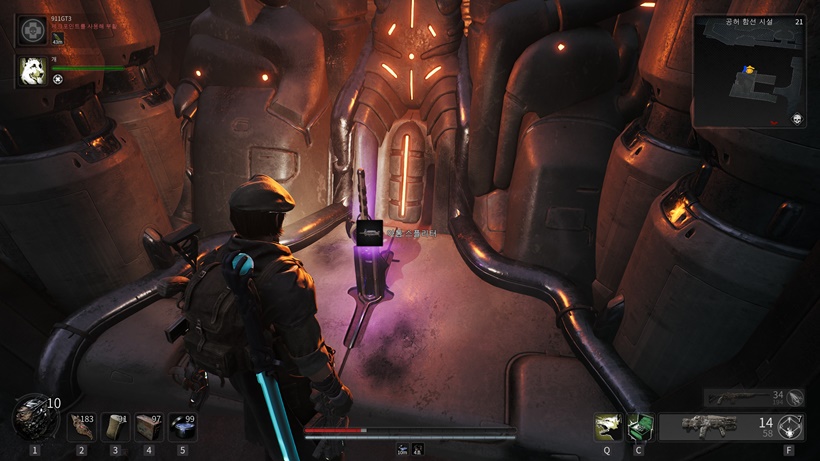
Task: Select the consumable with 183 count
Action: (x=81, y=426)
